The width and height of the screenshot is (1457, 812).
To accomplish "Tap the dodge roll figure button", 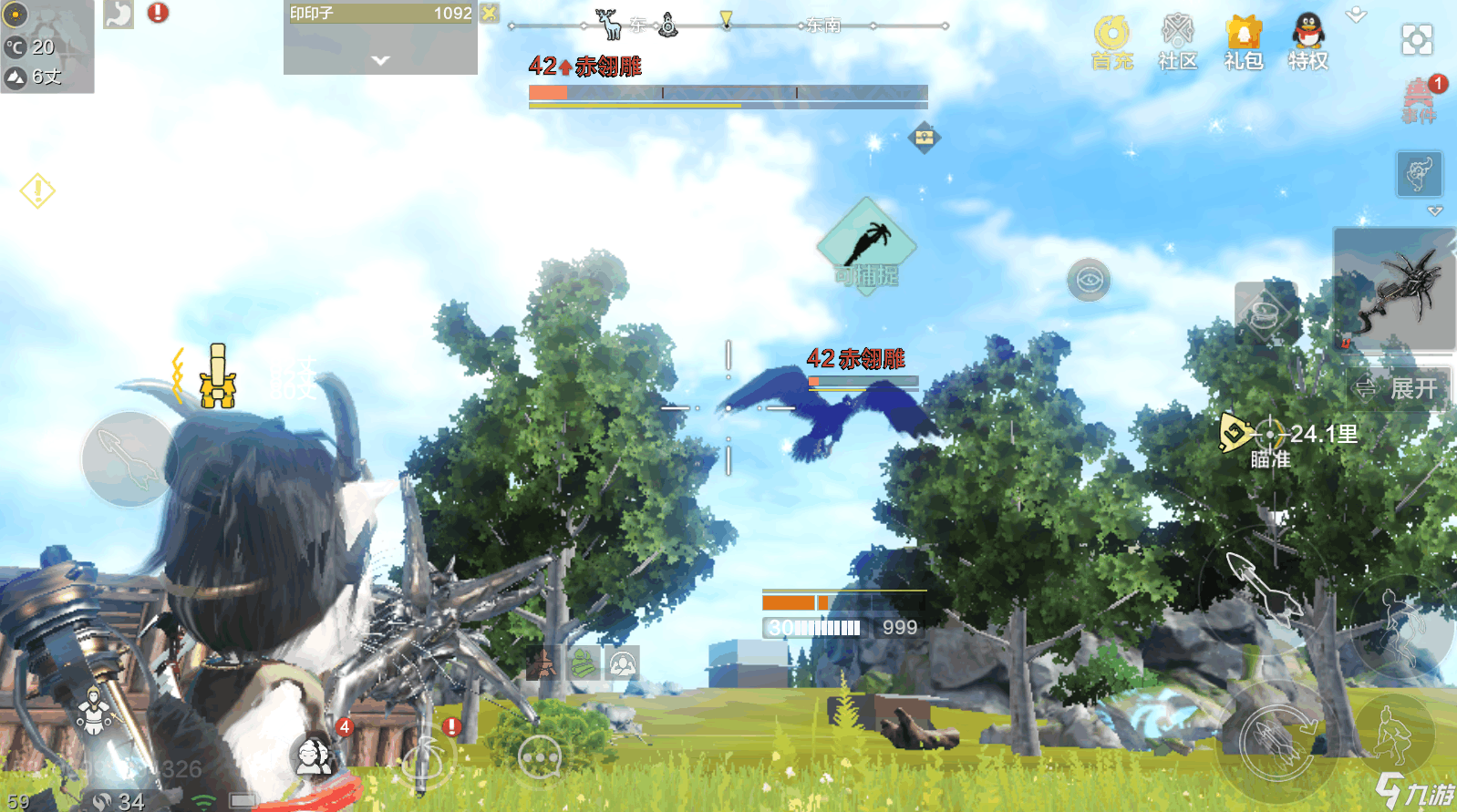I will (1401, 627).
